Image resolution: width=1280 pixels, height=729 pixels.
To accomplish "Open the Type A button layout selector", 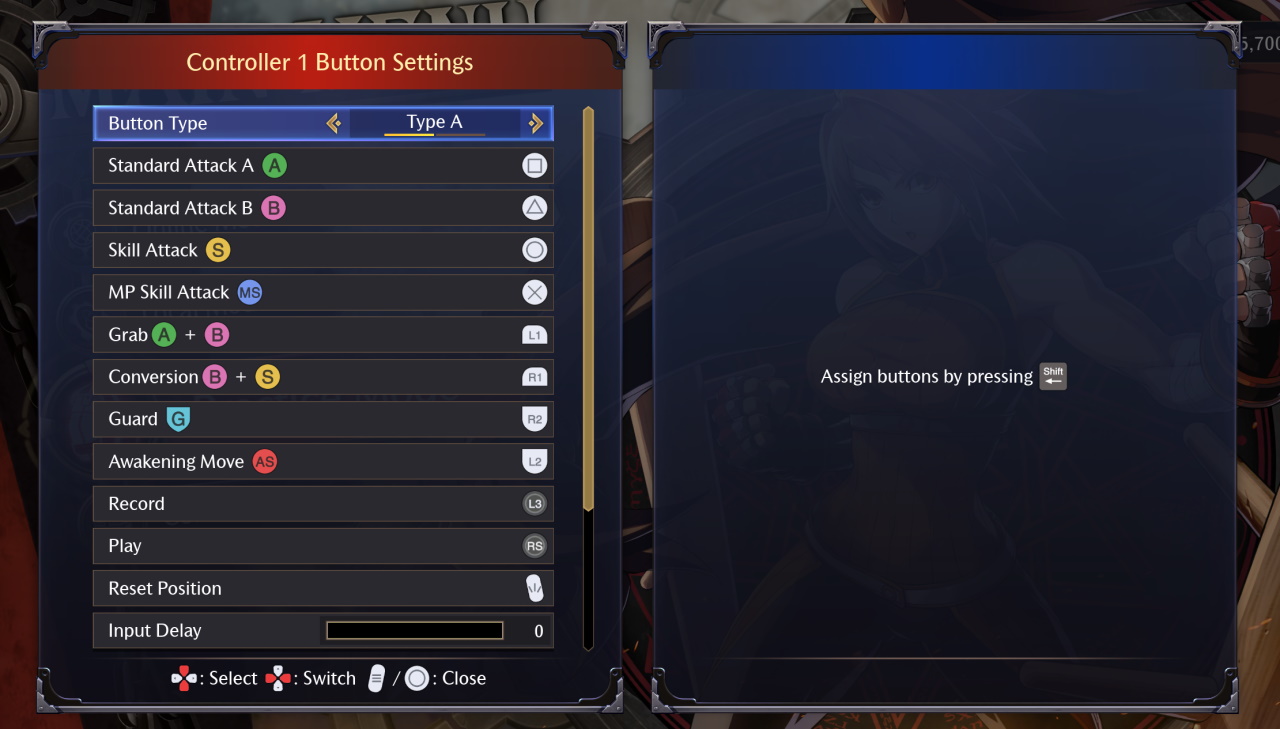I will 432,122.
